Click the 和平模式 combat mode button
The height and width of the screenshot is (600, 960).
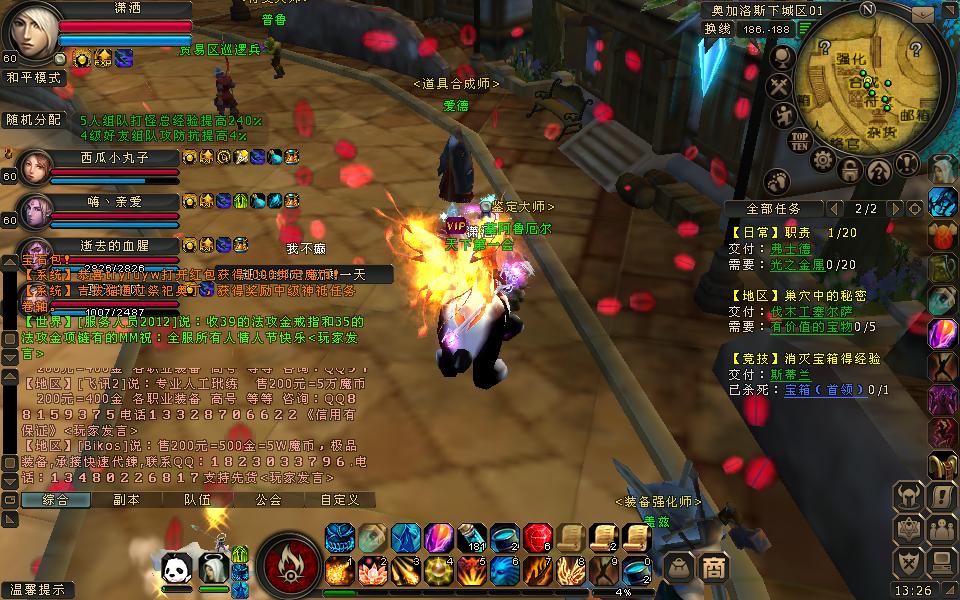point(33,77)
